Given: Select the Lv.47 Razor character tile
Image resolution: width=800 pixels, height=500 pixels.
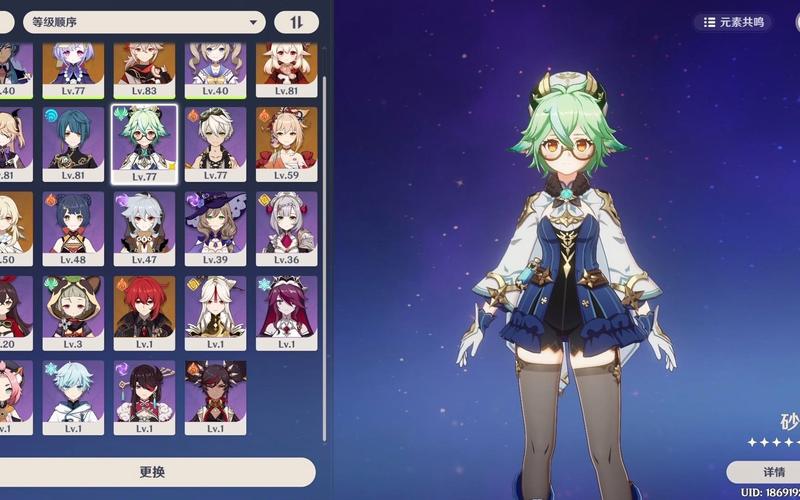Looking at the screenshot, I should (x=144, y=229).
